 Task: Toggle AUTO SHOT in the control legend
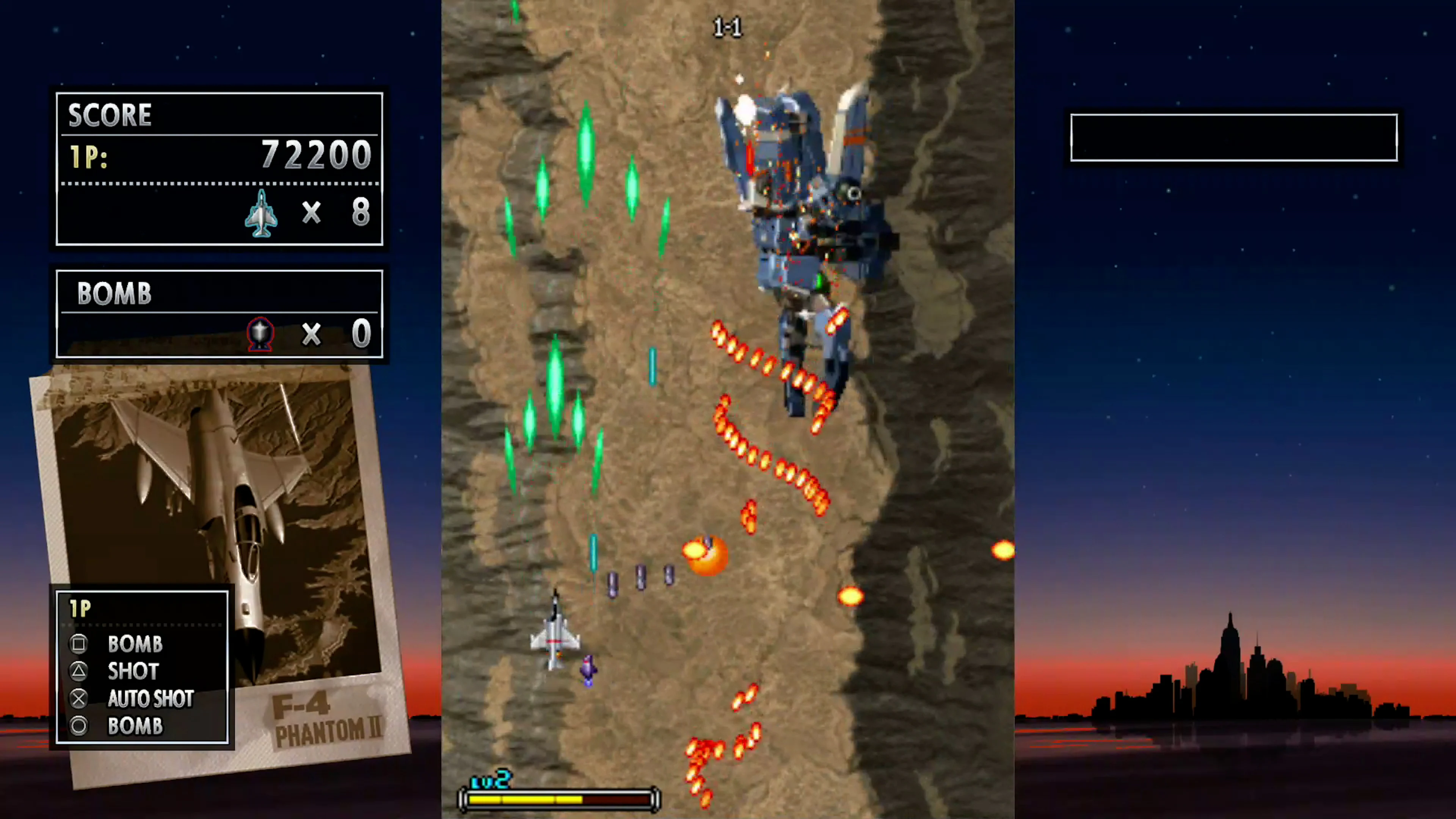(151, 699)
